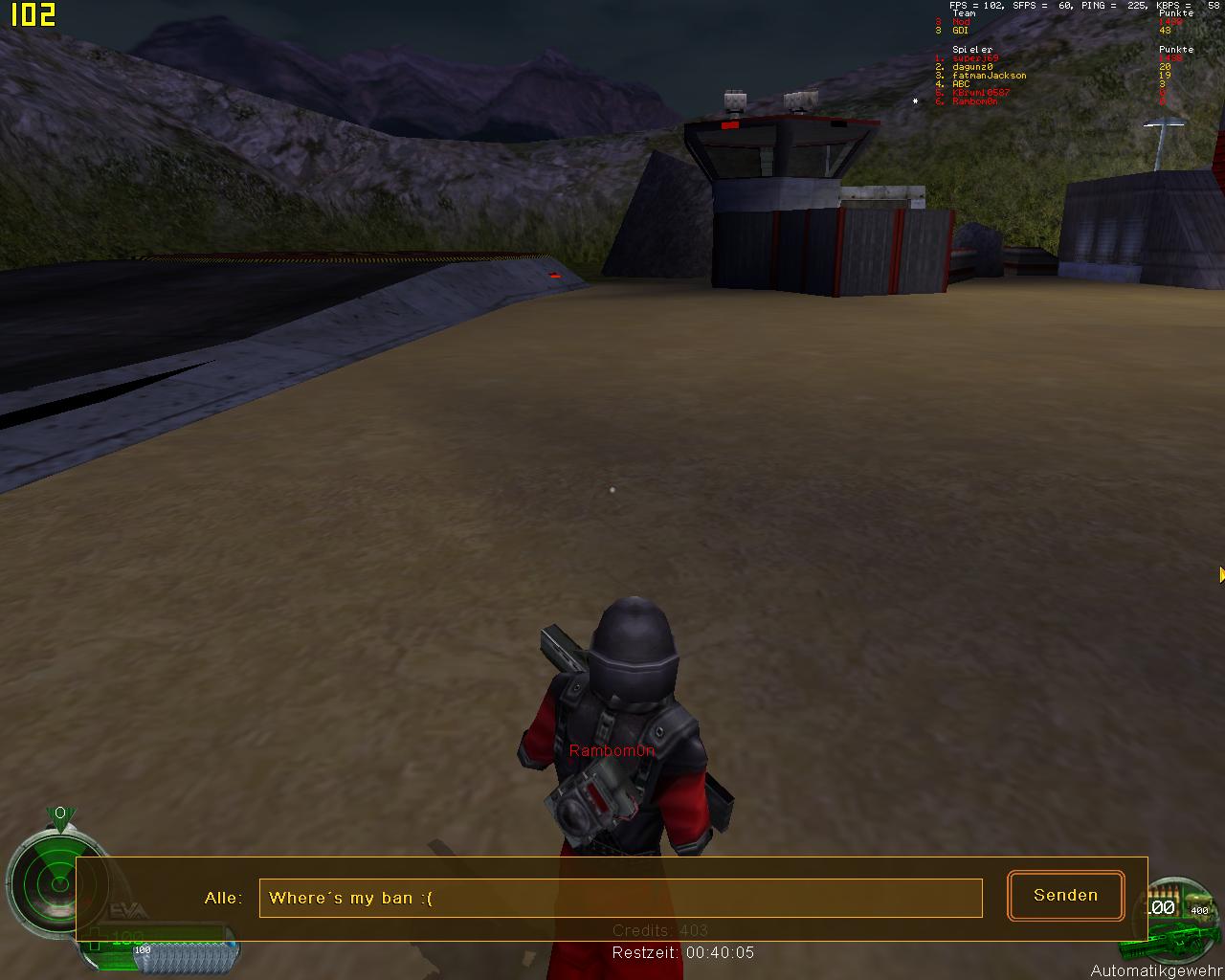Select player fatmanJackson in the scoreboard
The width and height of the screenshot is (1225, 980).
(x=989, y=76)
